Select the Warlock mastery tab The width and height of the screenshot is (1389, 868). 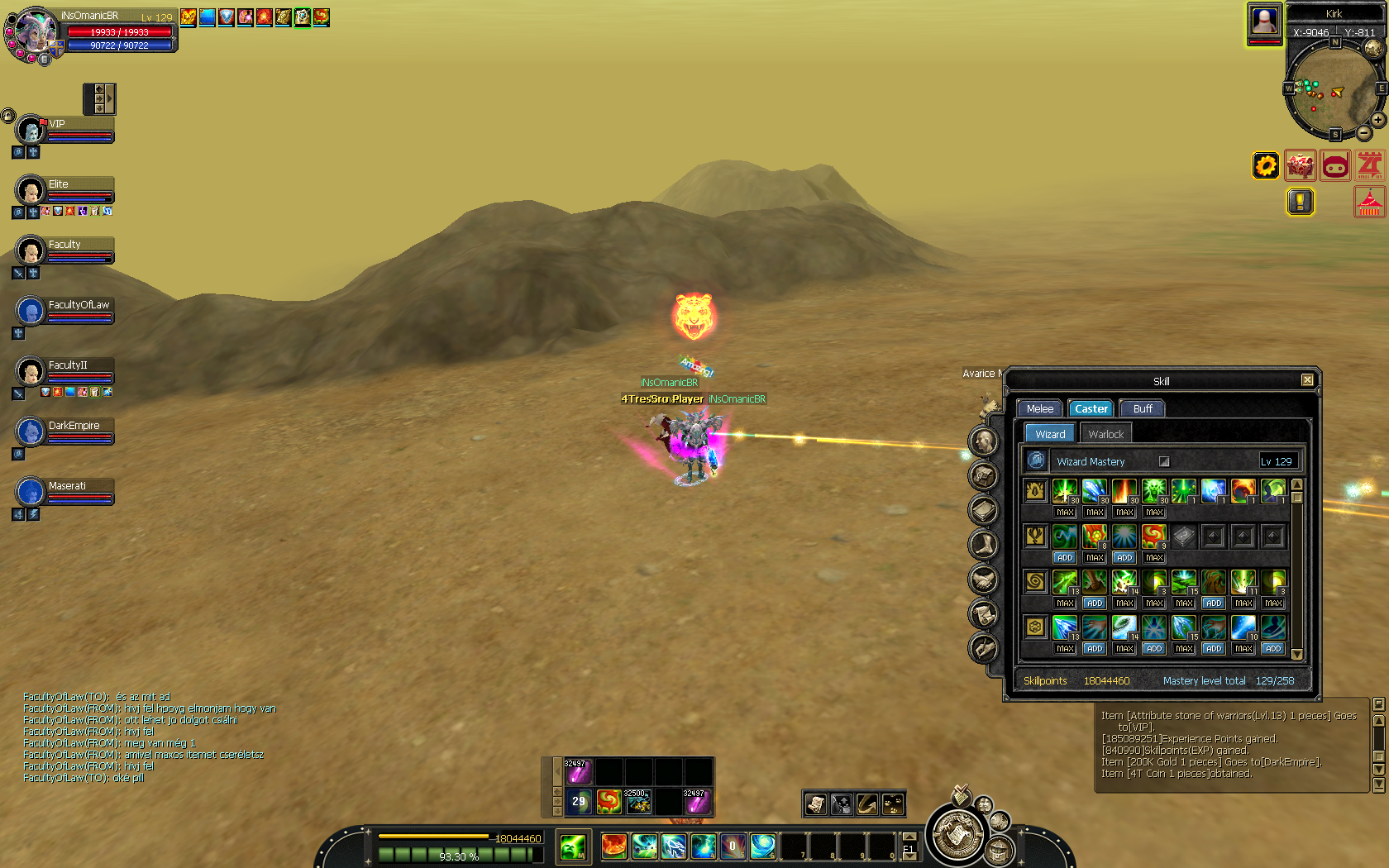tap(1105, 434)
